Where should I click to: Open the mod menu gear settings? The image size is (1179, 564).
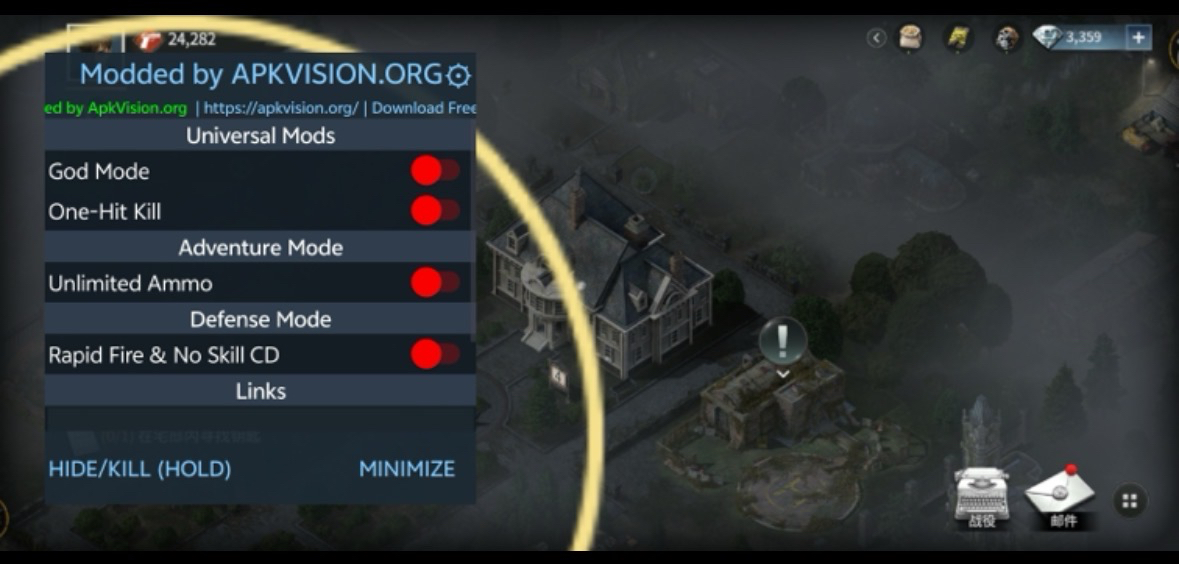pyautogui.click(x=458, y=75)
